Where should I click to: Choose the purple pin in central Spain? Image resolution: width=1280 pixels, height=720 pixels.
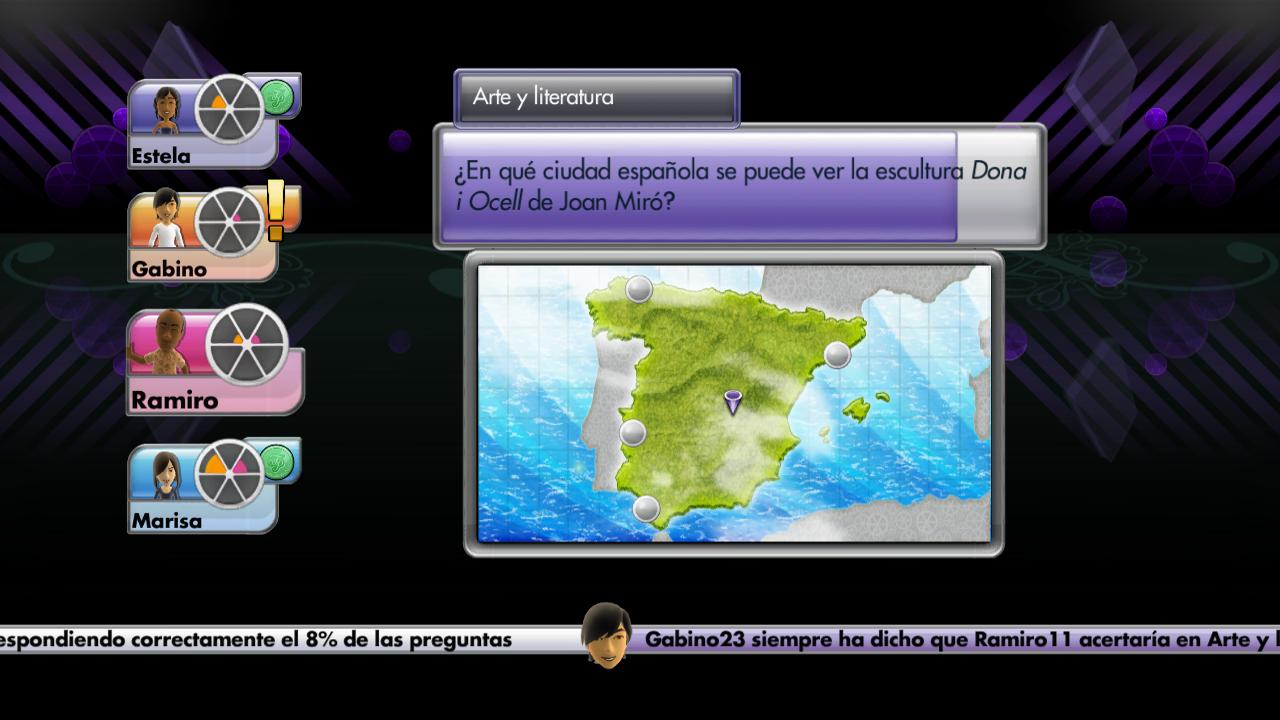[733, 402]
